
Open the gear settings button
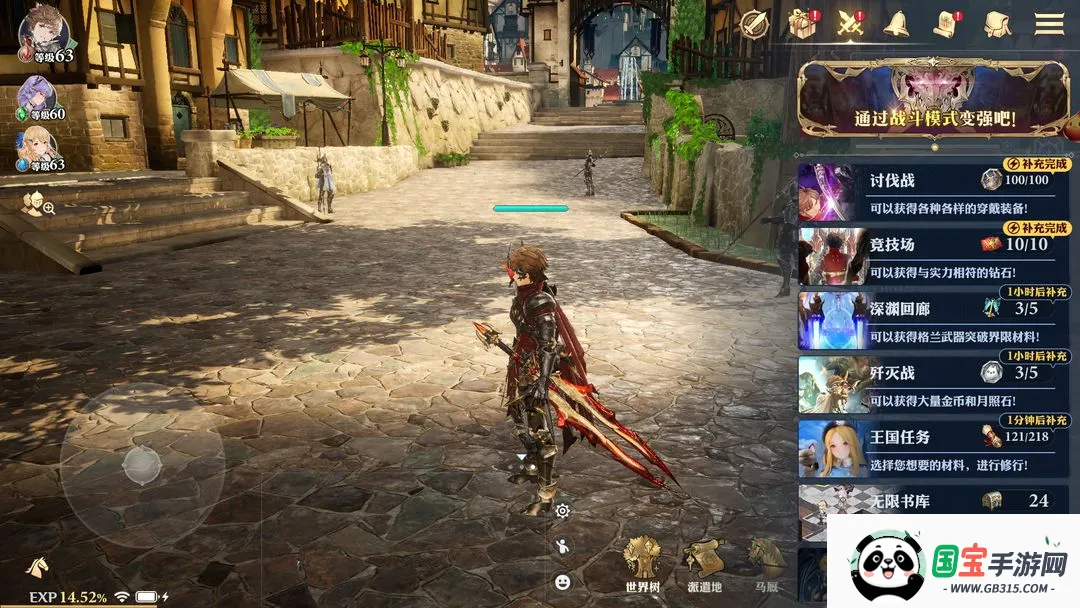point(563,511)
